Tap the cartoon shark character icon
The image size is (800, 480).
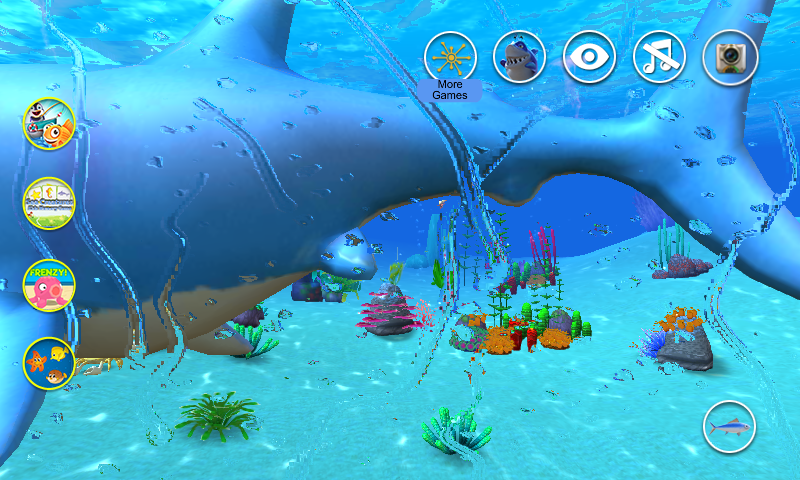pos(519,57)
